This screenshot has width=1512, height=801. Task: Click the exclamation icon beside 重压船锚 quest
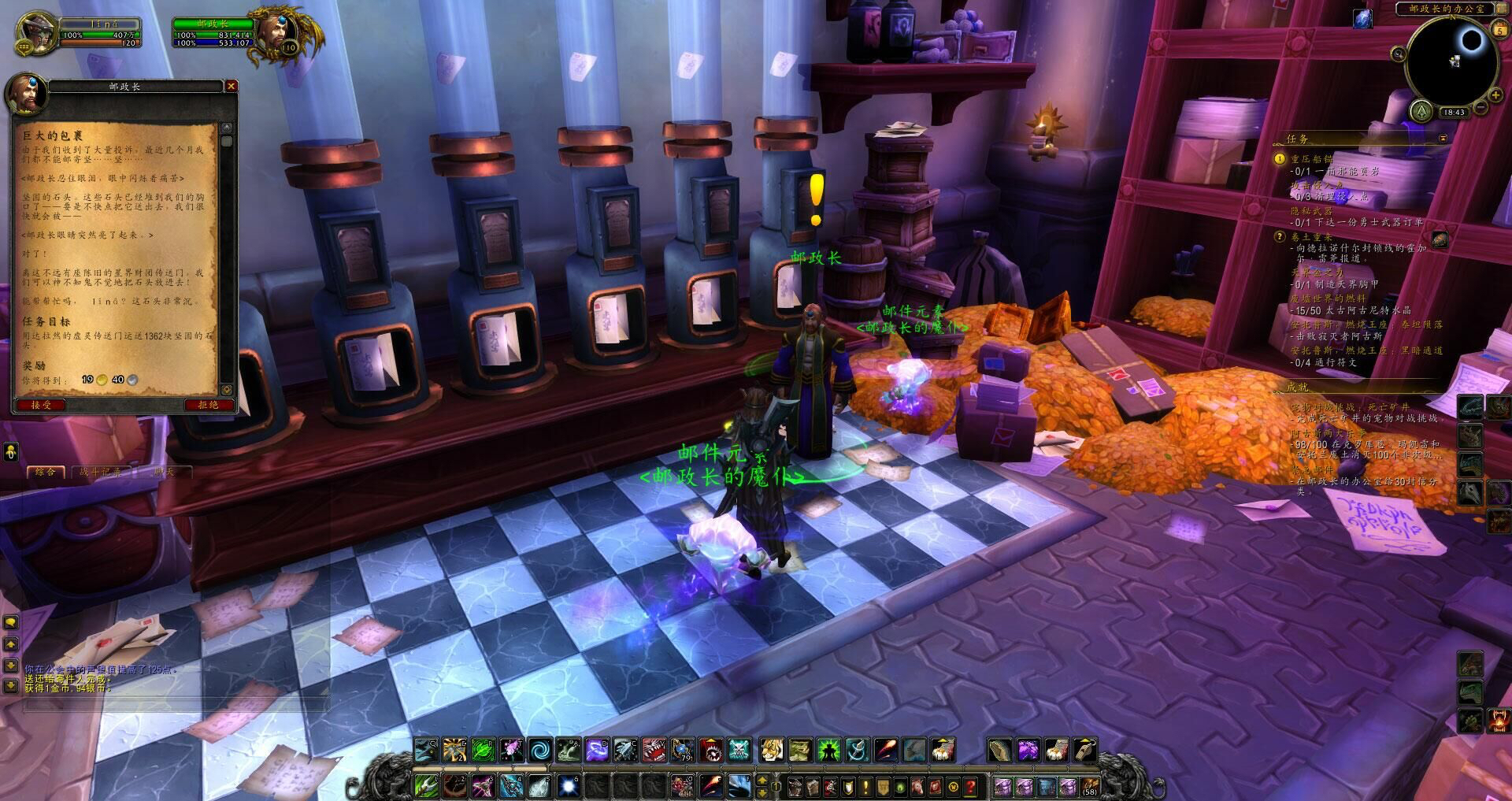(1279, 159)
